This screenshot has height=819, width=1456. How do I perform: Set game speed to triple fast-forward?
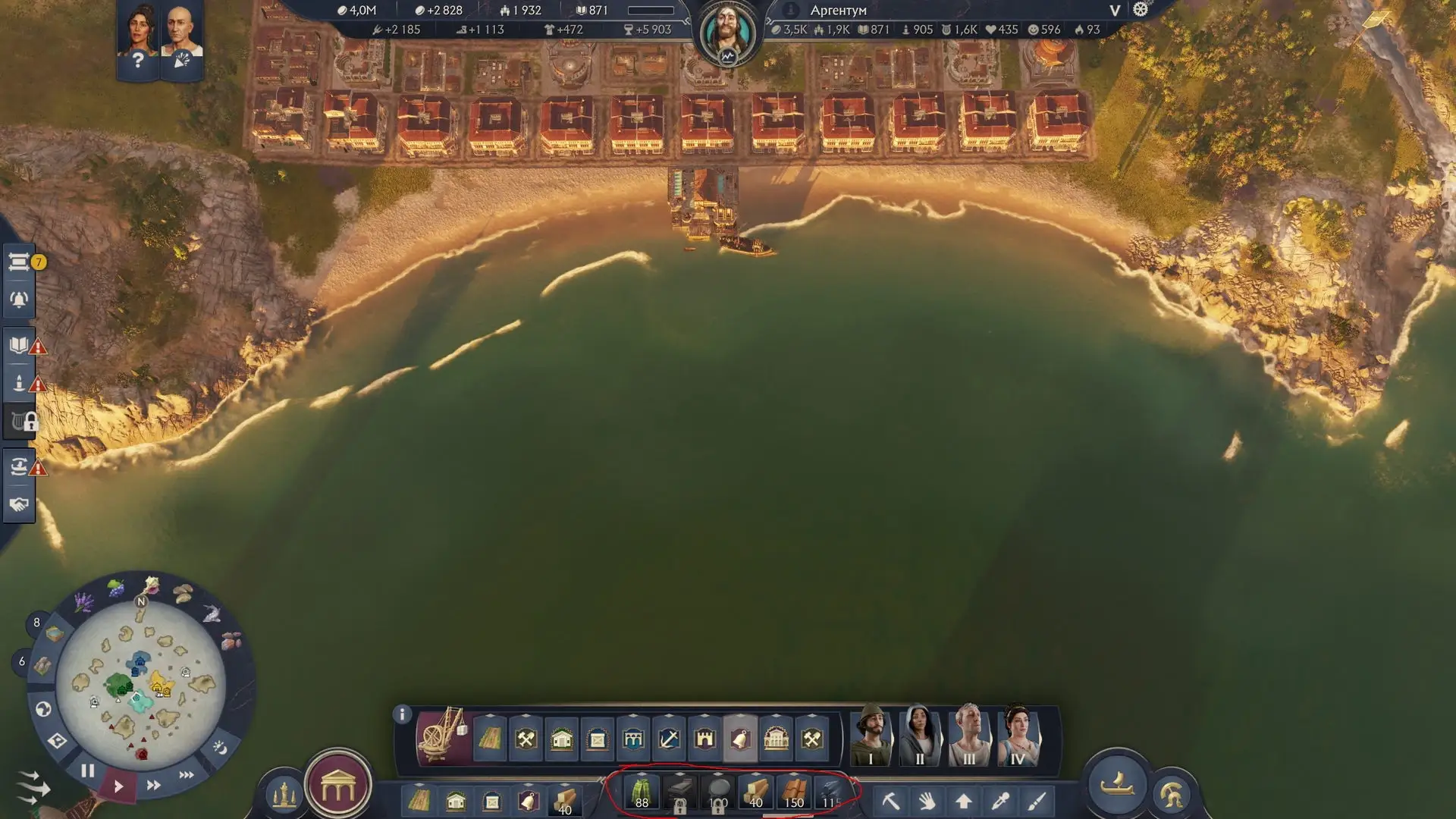(186, 775)
